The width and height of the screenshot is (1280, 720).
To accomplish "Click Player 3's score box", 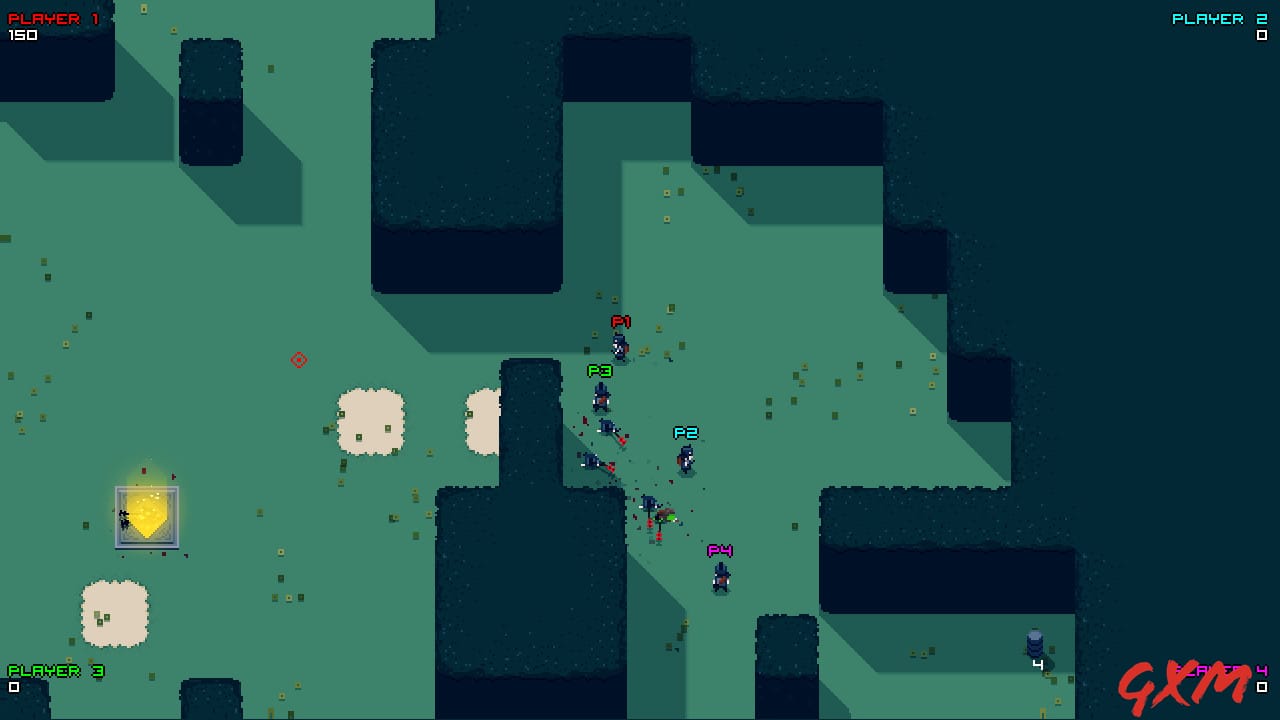I will pos(14,687).
